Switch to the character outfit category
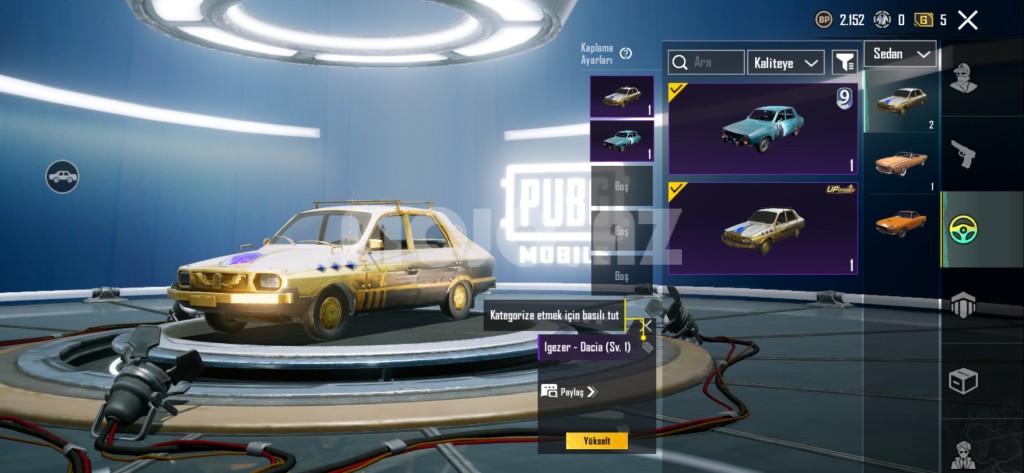This screenshot has width=1024, height=473. [x=963, y=78]
